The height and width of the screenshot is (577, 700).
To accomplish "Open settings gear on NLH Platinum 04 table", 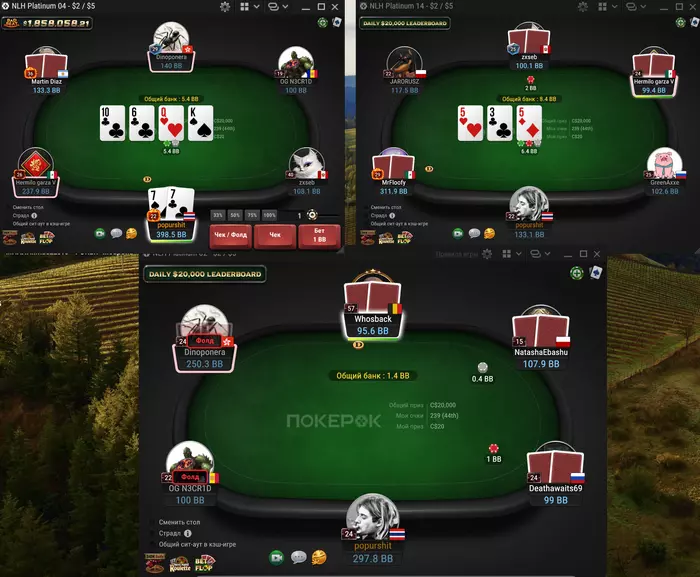I will [x=226, y=7].
